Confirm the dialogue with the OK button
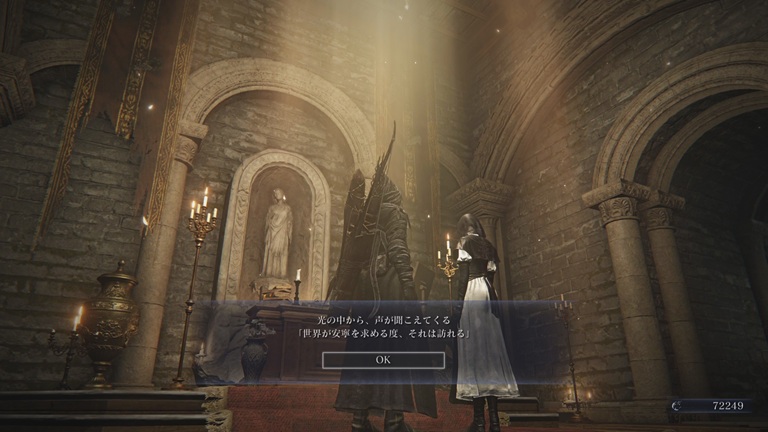 383,359
